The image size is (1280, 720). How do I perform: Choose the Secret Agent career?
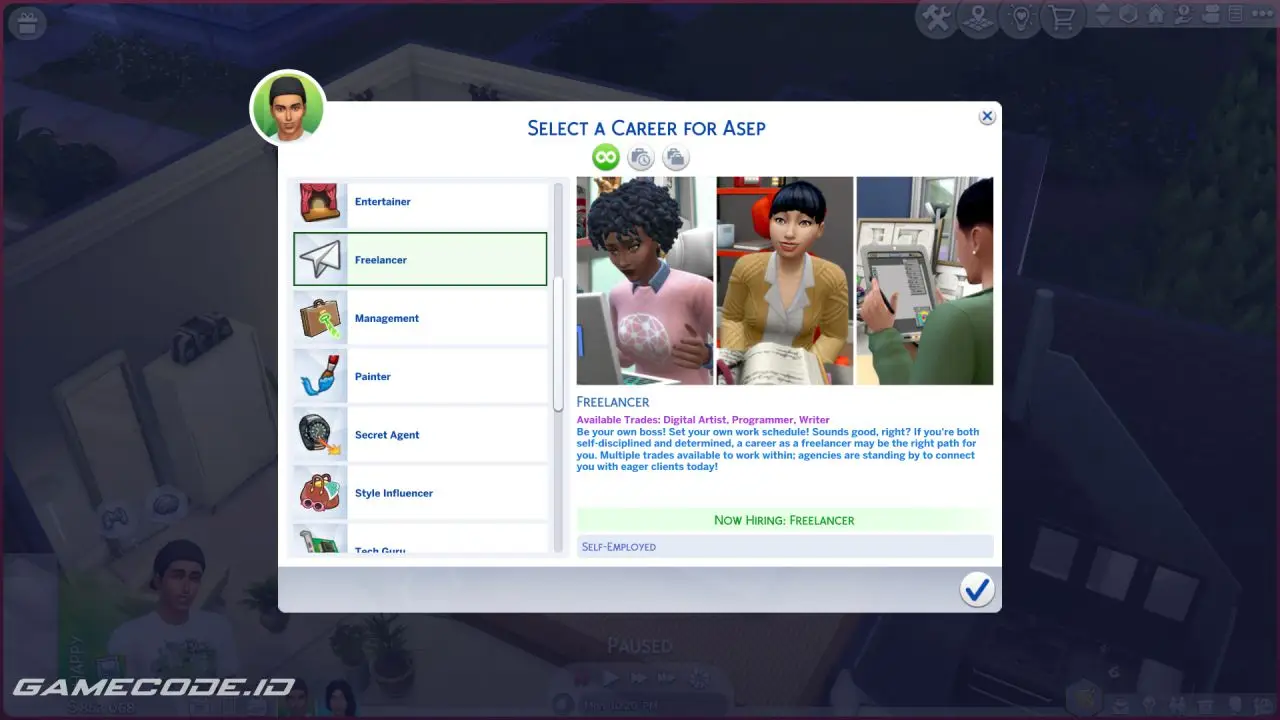pos(420,435)
